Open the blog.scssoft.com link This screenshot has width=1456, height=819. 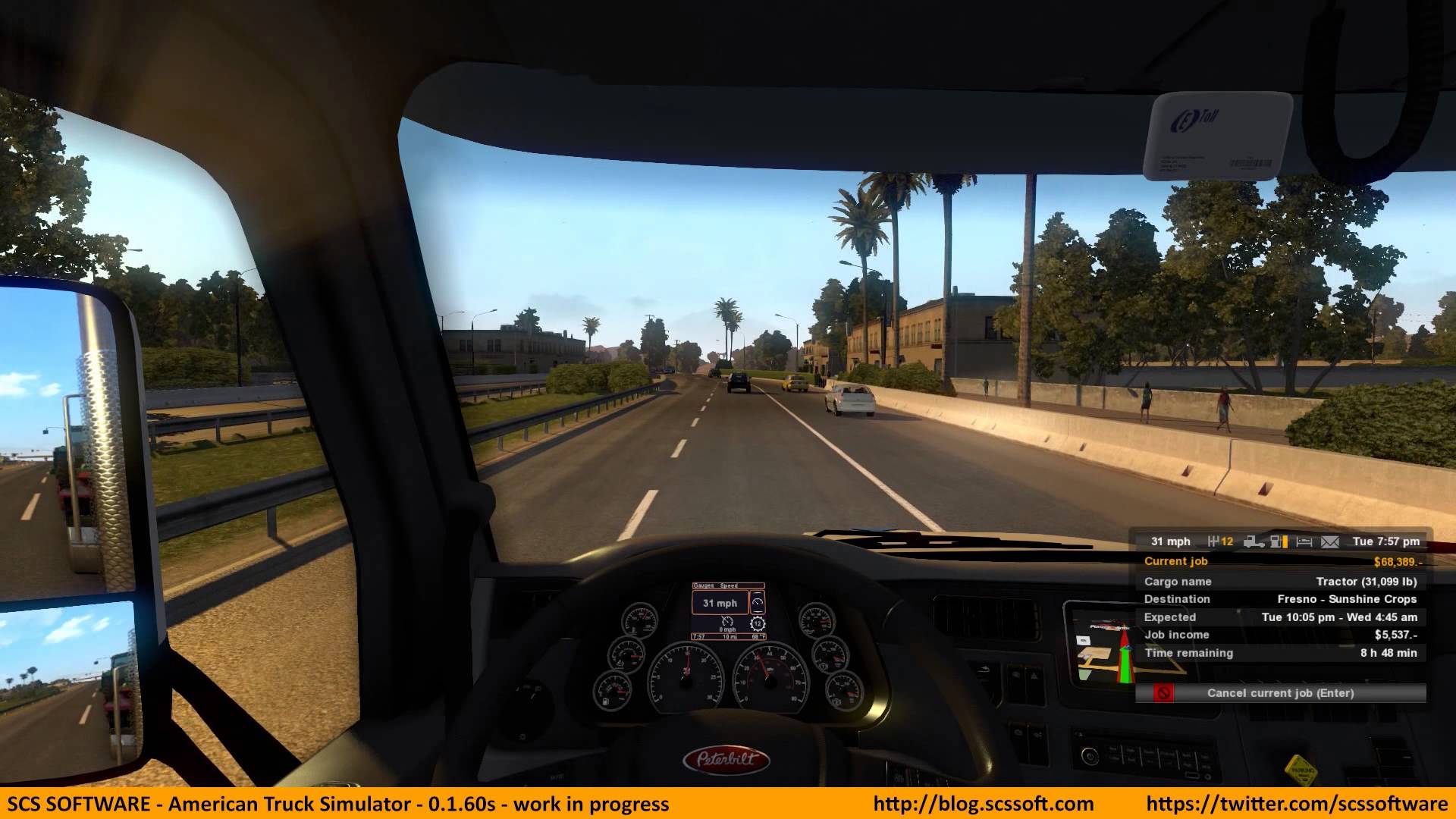(x=983, y=804)
